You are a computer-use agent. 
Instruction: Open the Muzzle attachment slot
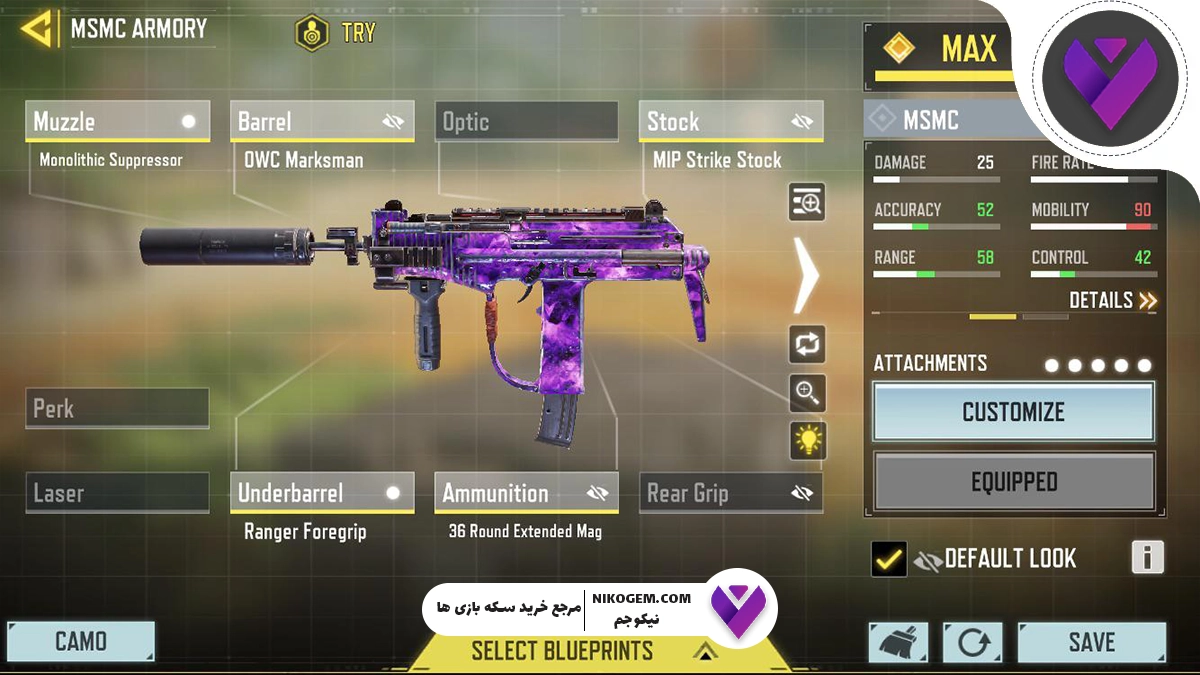[117, 122]
